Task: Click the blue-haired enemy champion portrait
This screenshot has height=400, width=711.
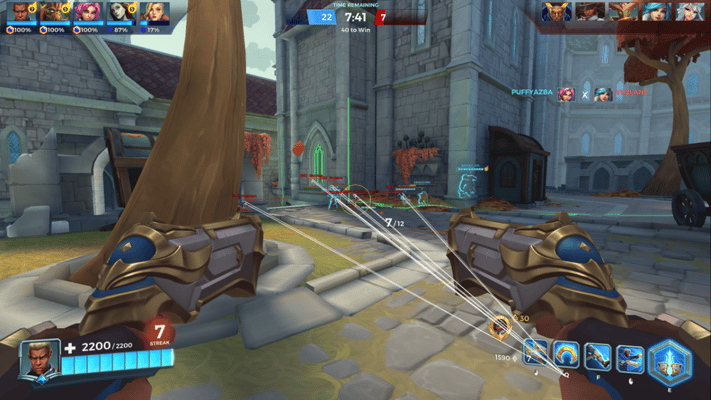Action: tap(658, 12)
